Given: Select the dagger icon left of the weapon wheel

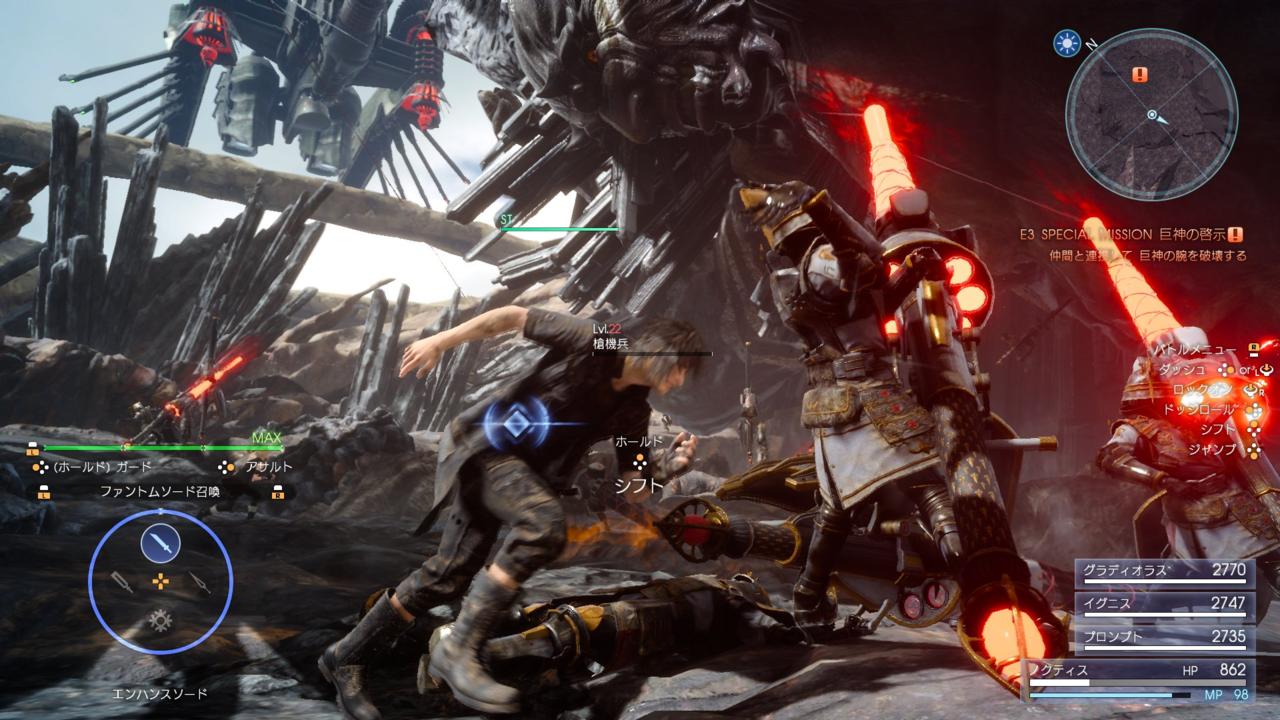Looking at the screenshot, I should point(122,582).
